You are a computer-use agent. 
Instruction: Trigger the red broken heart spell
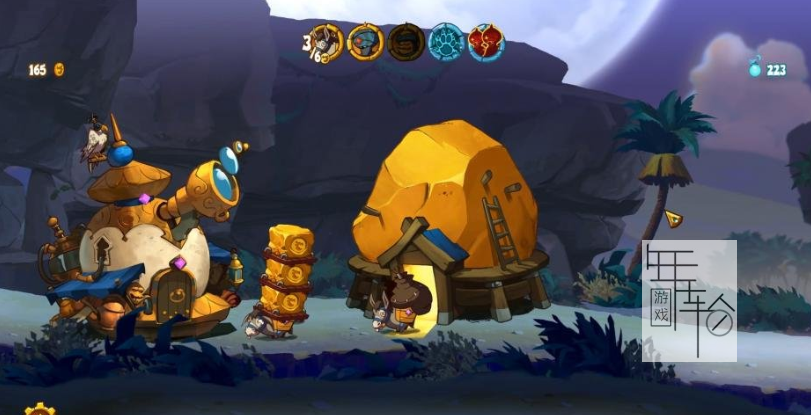tap(486, 42)
